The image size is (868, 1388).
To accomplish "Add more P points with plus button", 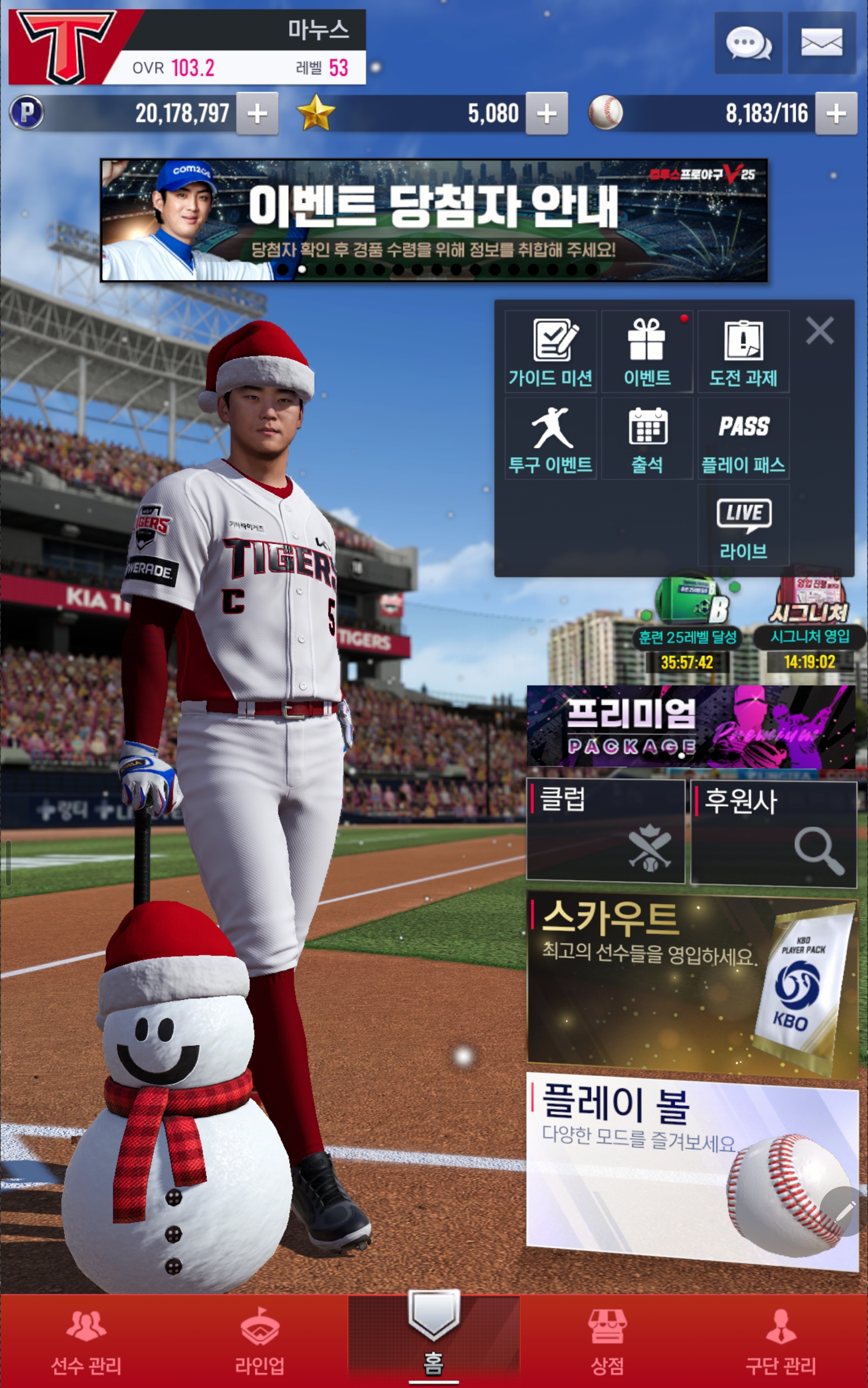I will (257, 113).
